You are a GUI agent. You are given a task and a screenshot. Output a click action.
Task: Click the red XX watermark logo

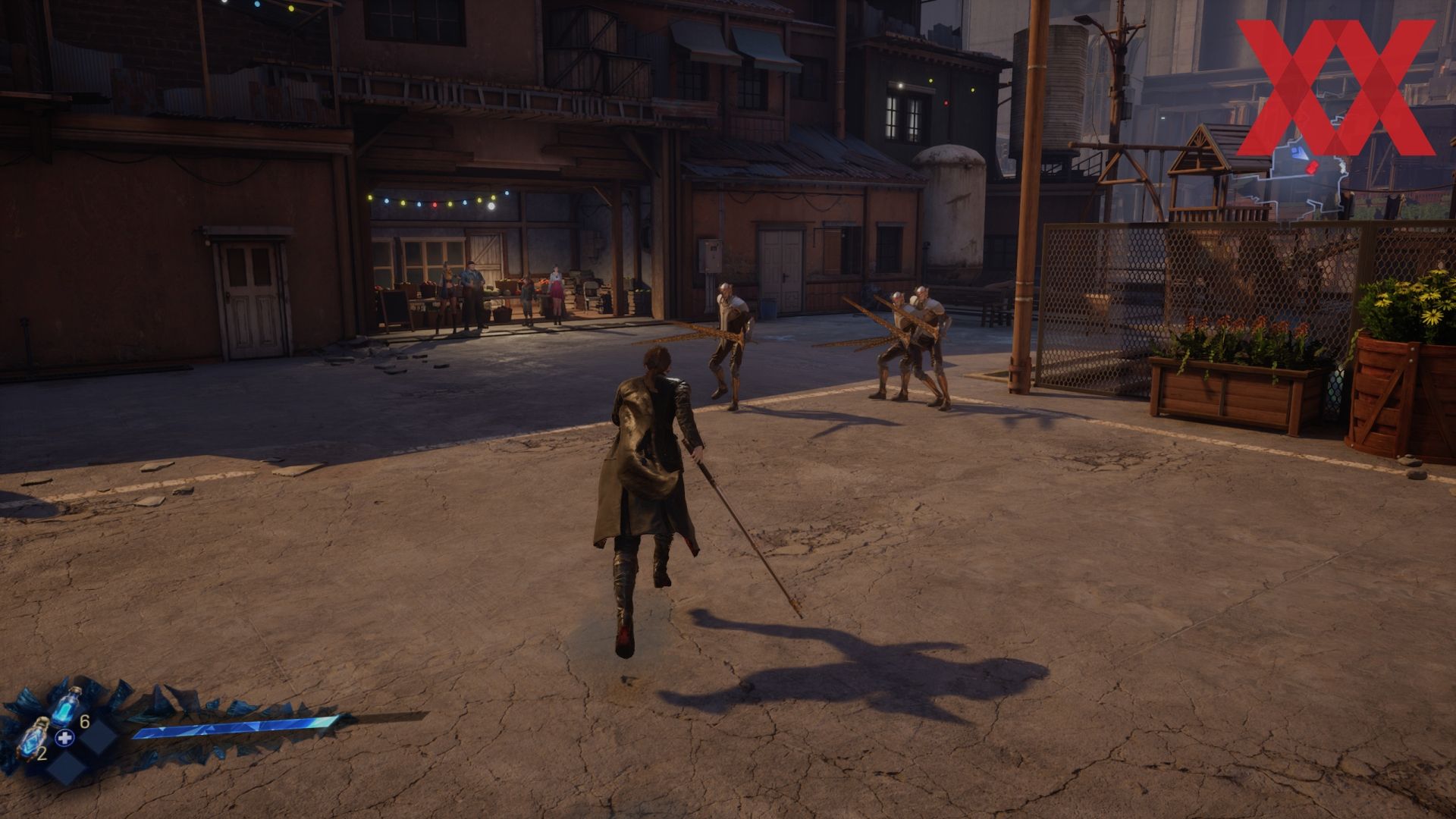pos(1335,87)
